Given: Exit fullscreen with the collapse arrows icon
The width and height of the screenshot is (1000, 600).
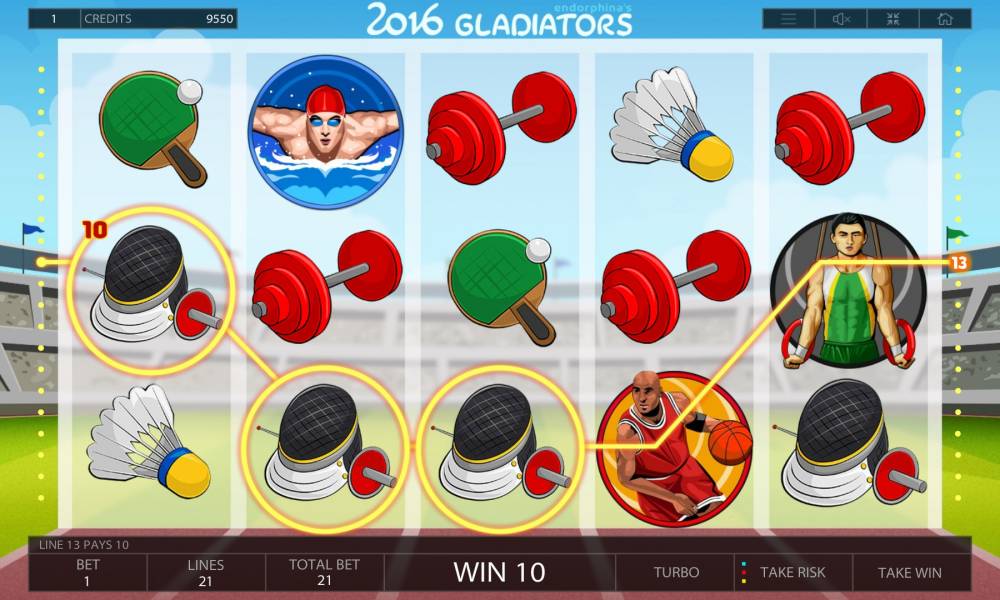Looking at the screenshot, I should point(893,19).
